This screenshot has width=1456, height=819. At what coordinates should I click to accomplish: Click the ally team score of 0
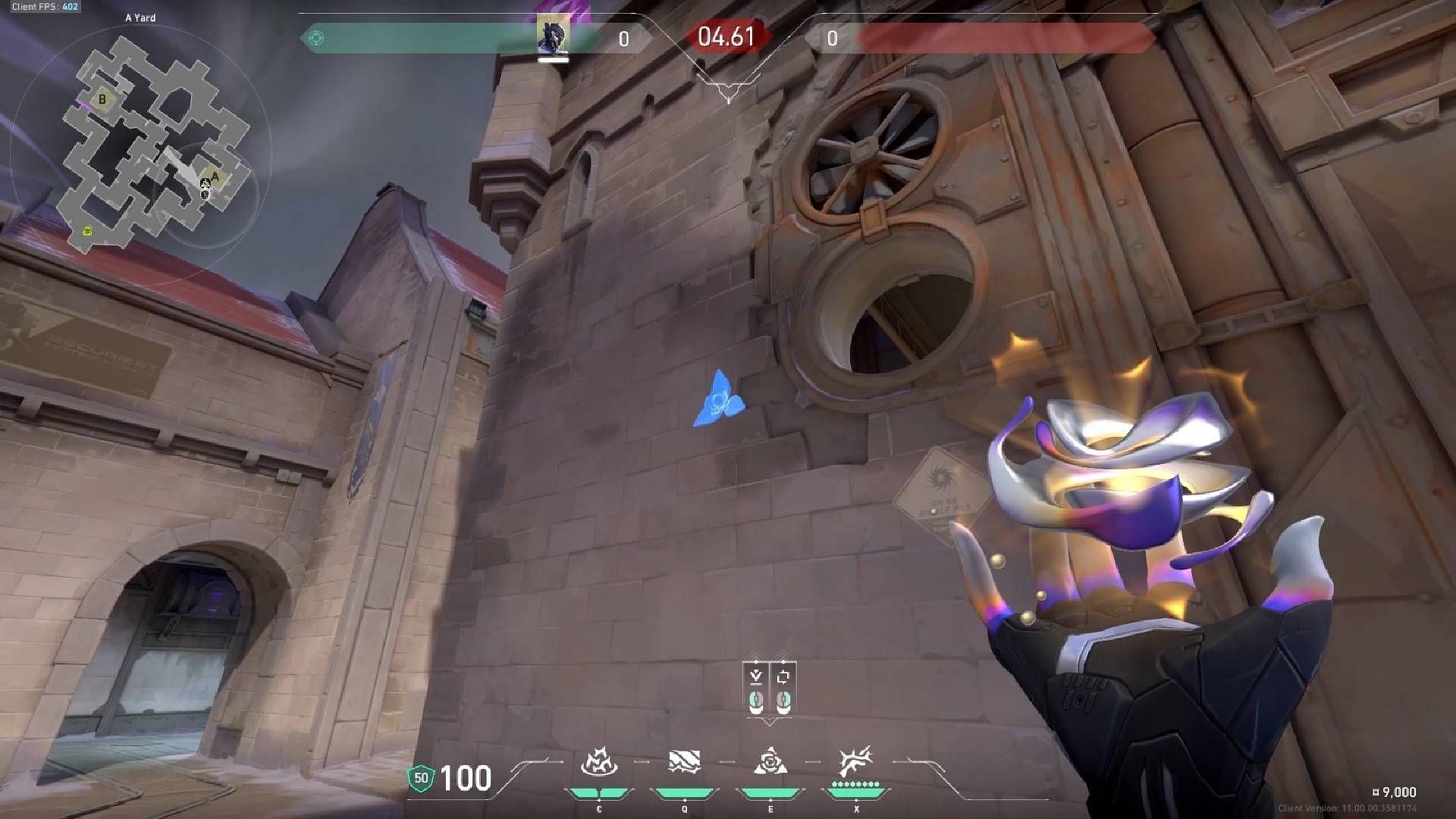pos(623,39)
